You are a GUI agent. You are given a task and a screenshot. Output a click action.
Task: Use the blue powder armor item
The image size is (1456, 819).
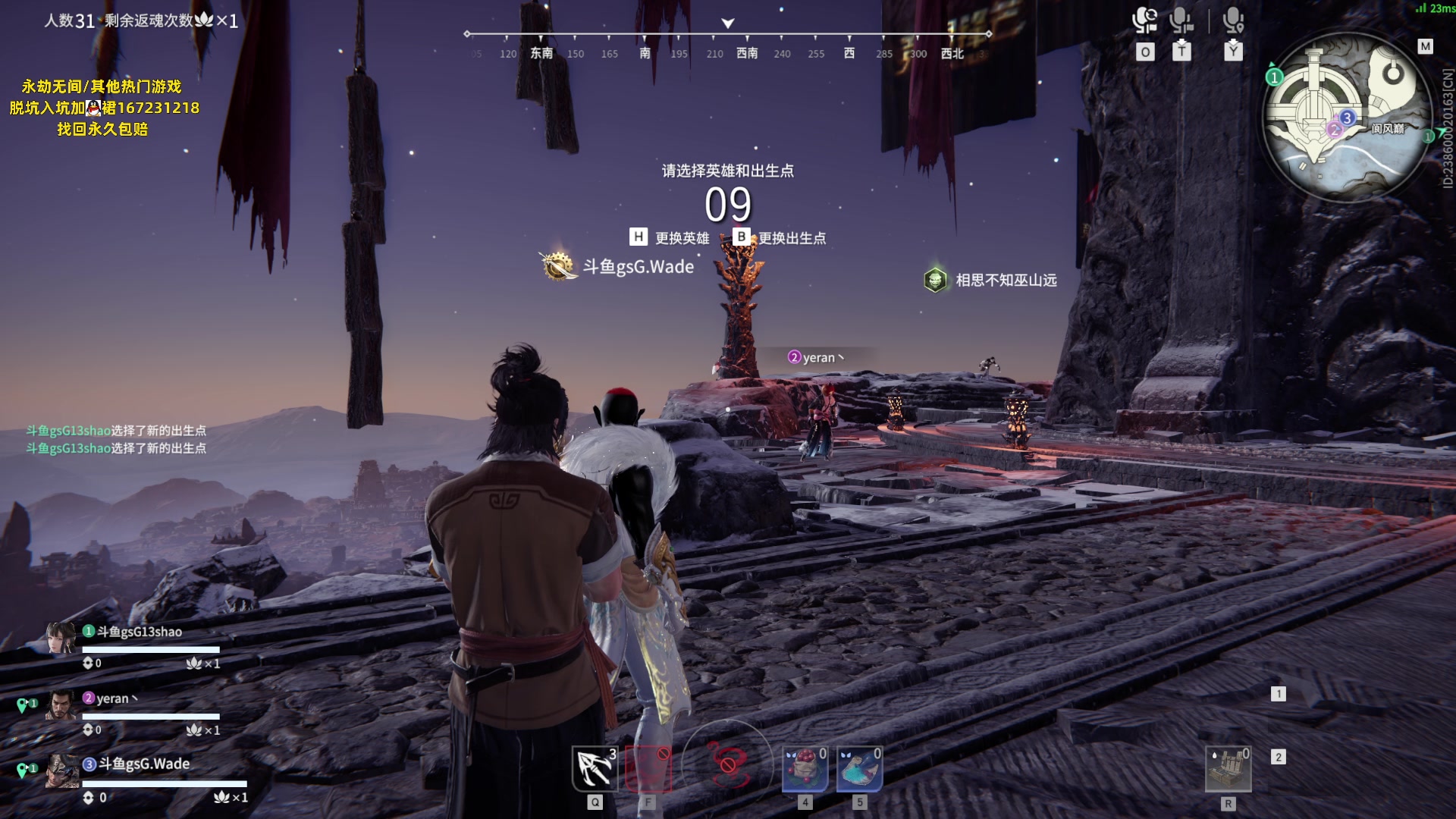coord(859,769)
